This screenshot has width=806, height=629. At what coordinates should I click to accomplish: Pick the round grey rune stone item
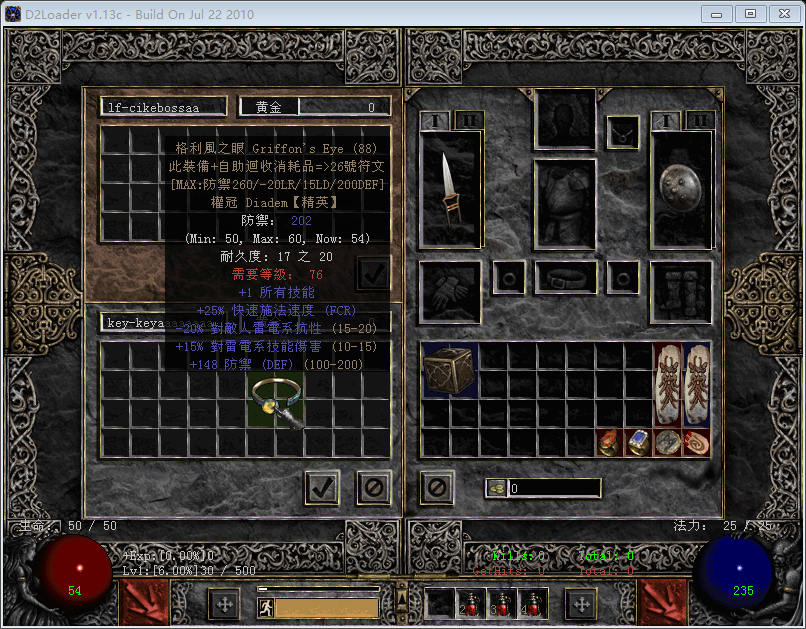(x=667, y=442)
